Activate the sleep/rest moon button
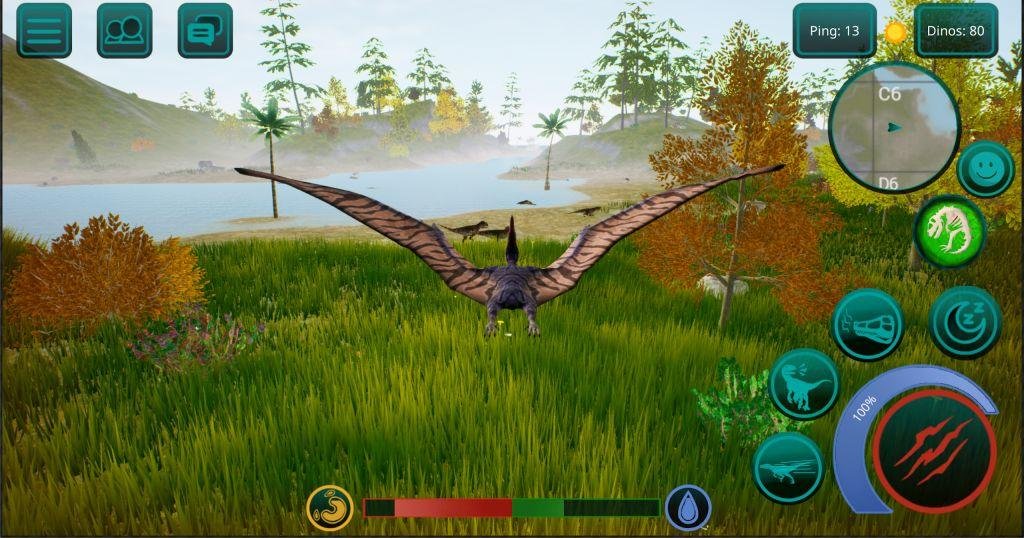Viewport: 1024px width, 538px height. coord(965,322)
